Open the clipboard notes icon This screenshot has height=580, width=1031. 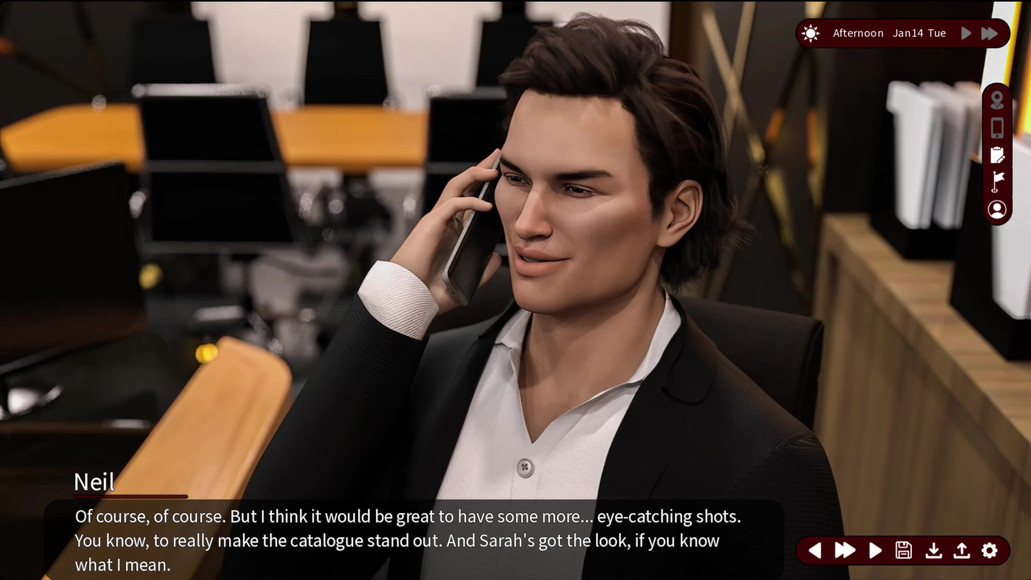(x=997, y=155)
